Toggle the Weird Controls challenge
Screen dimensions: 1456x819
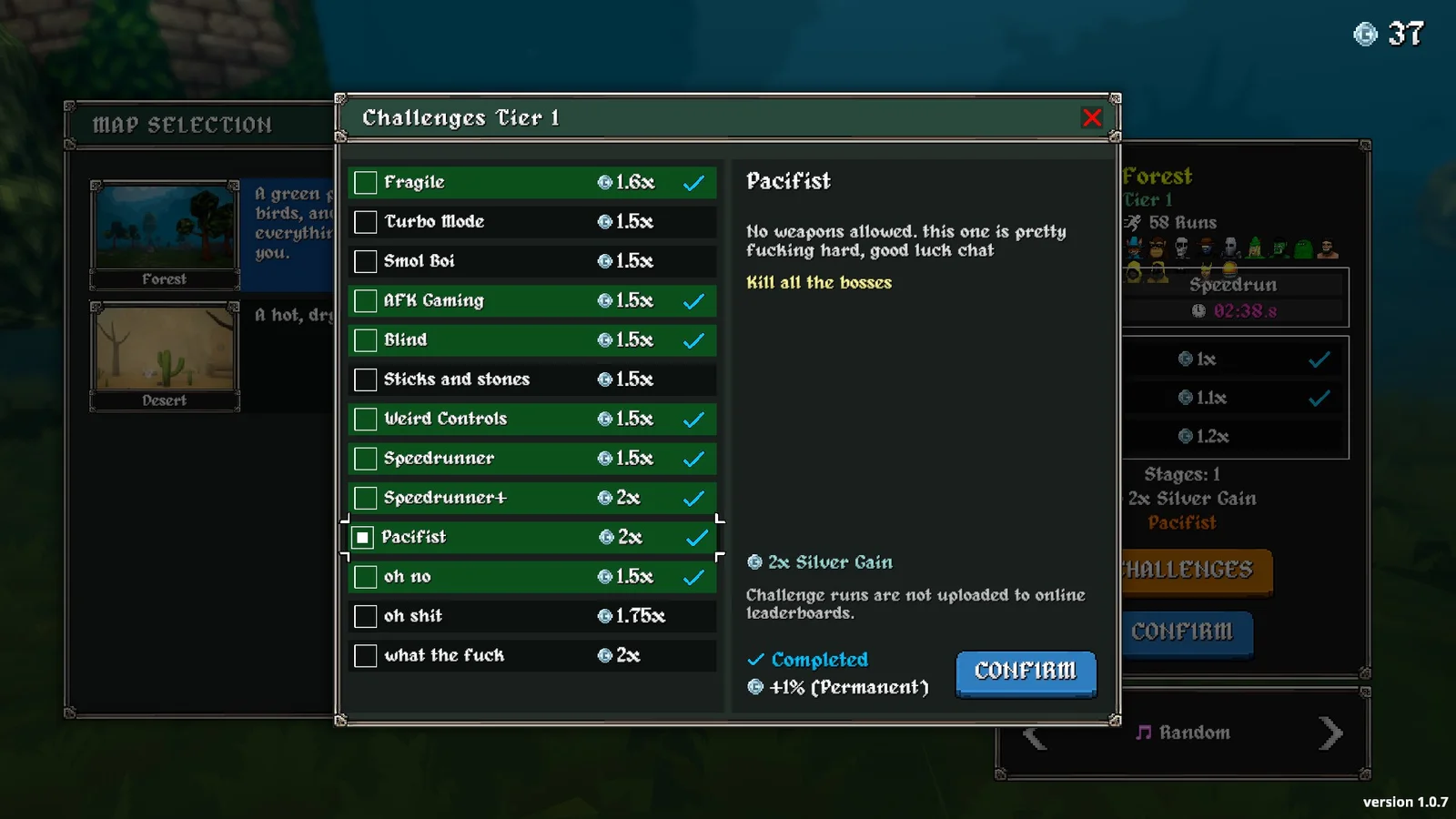coord(366,420)
